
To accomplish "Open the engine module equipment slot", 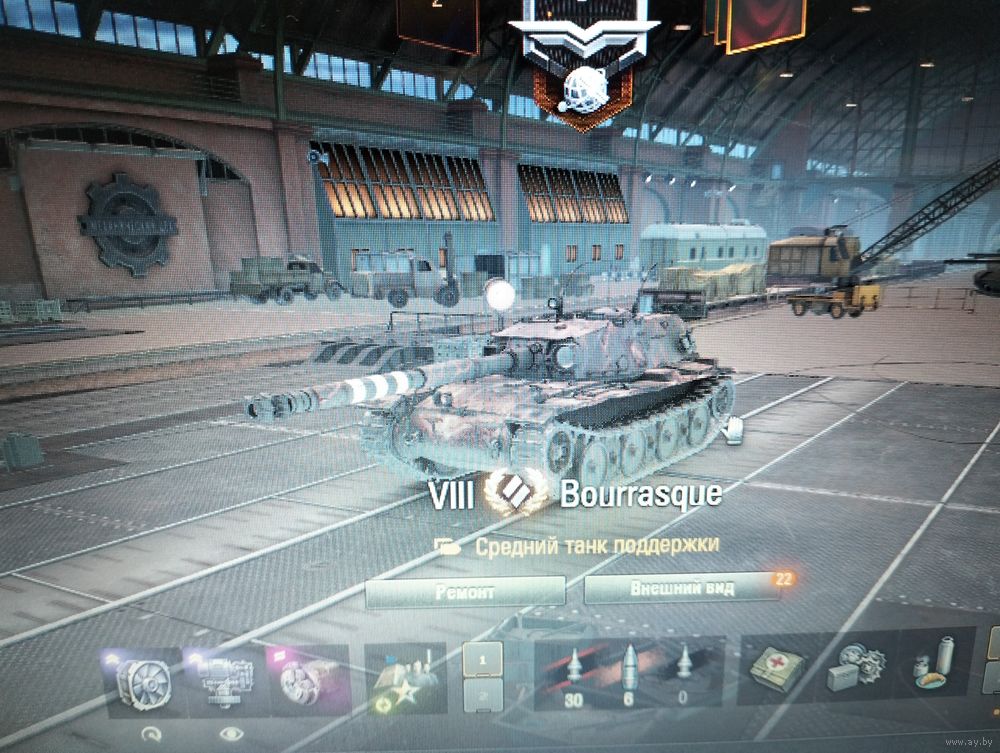I will tap(224, 680).
